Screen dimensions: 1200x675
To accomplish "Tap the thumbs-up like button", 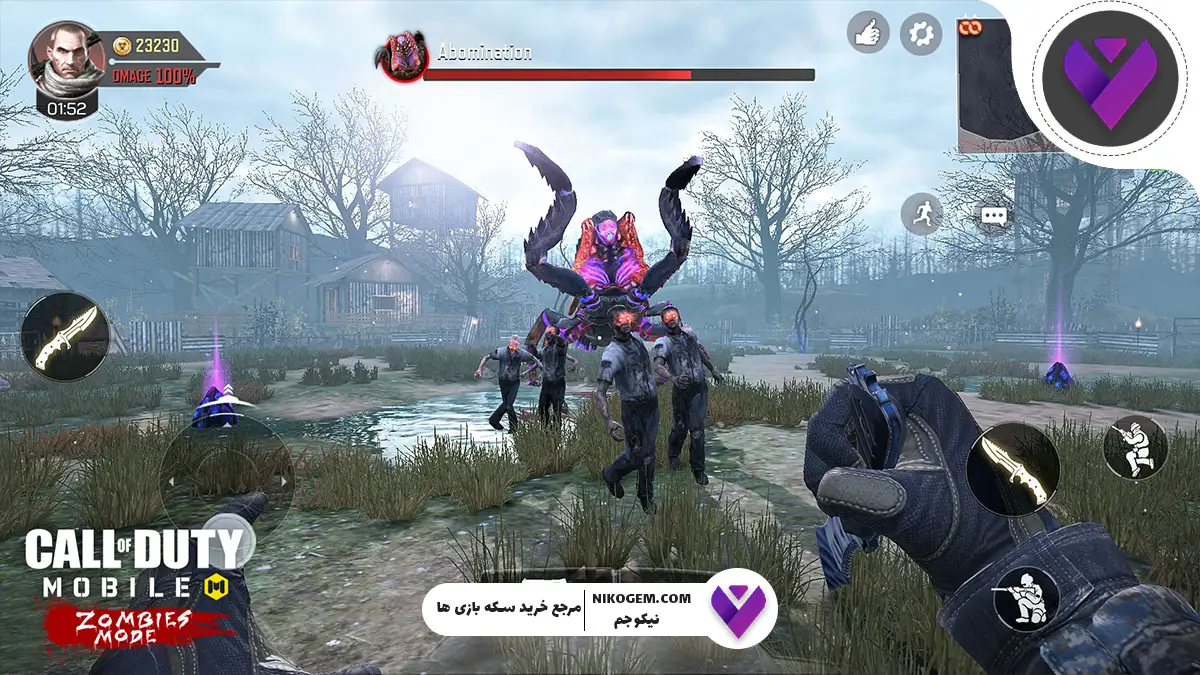I will click(868, 32).
